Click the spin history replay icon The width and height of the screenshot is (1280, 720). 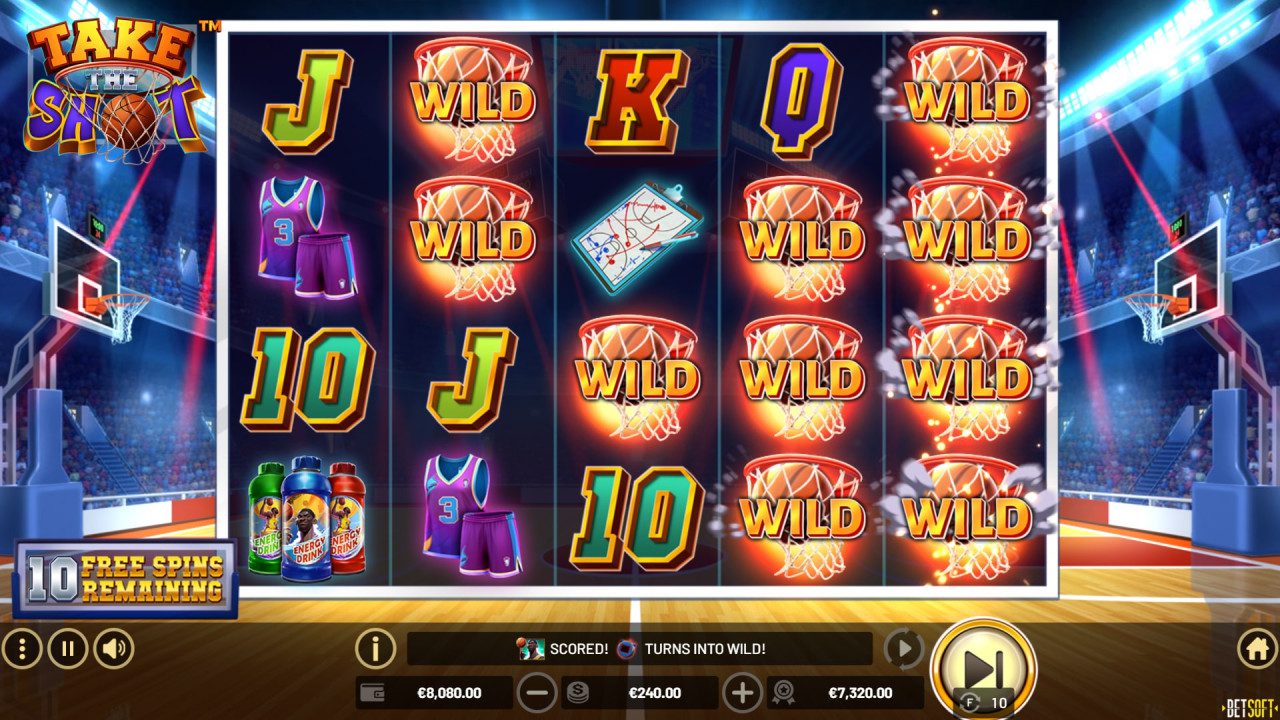[905, 650]
